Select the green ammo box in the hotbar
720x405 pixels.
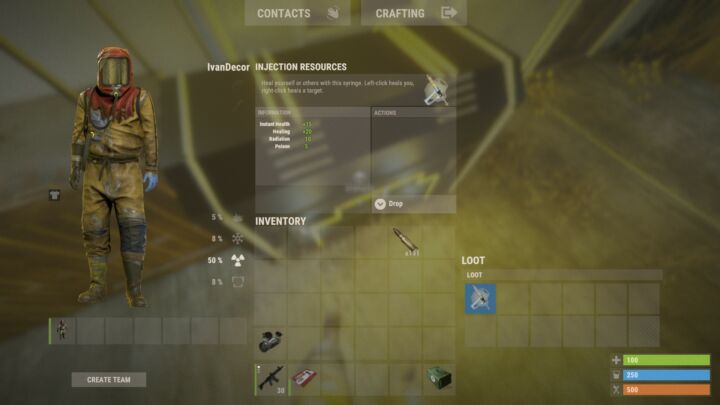click(439, 379)
